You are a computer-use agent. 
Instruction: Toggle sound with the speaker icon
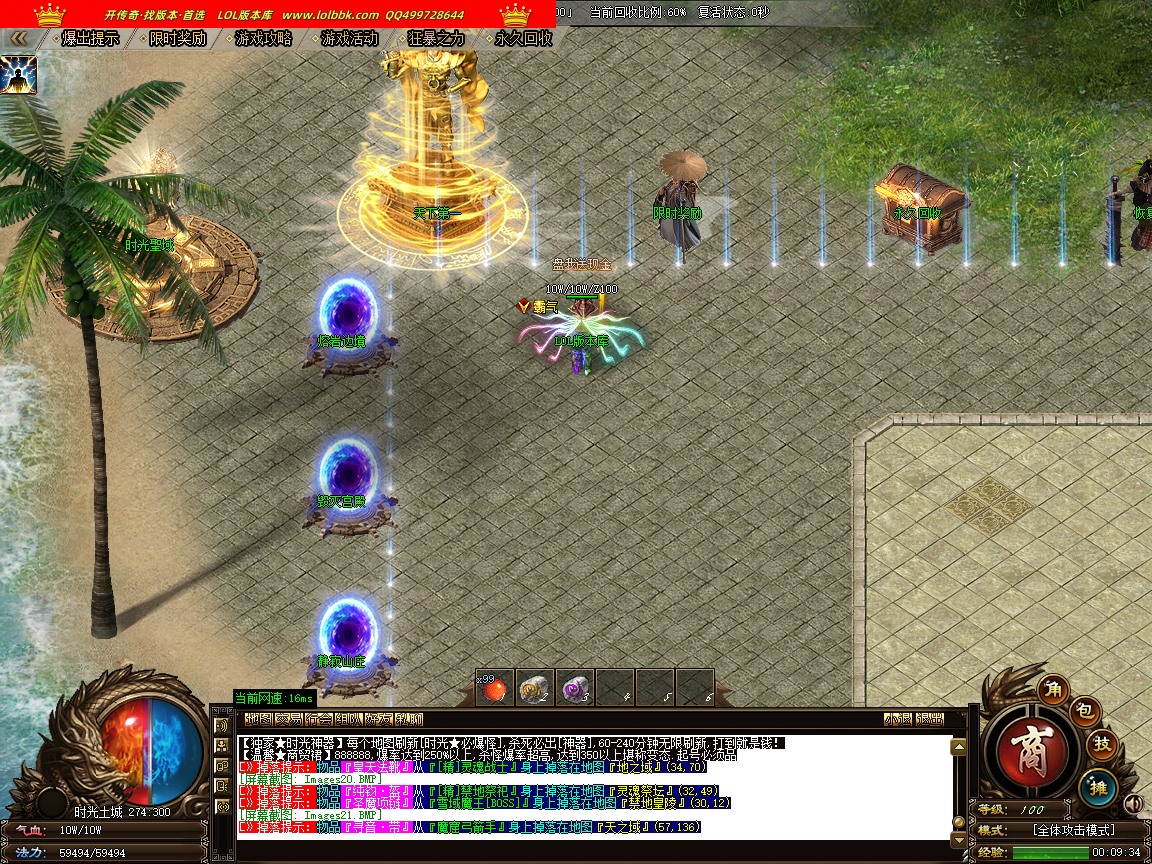(x=1133, y=803)
